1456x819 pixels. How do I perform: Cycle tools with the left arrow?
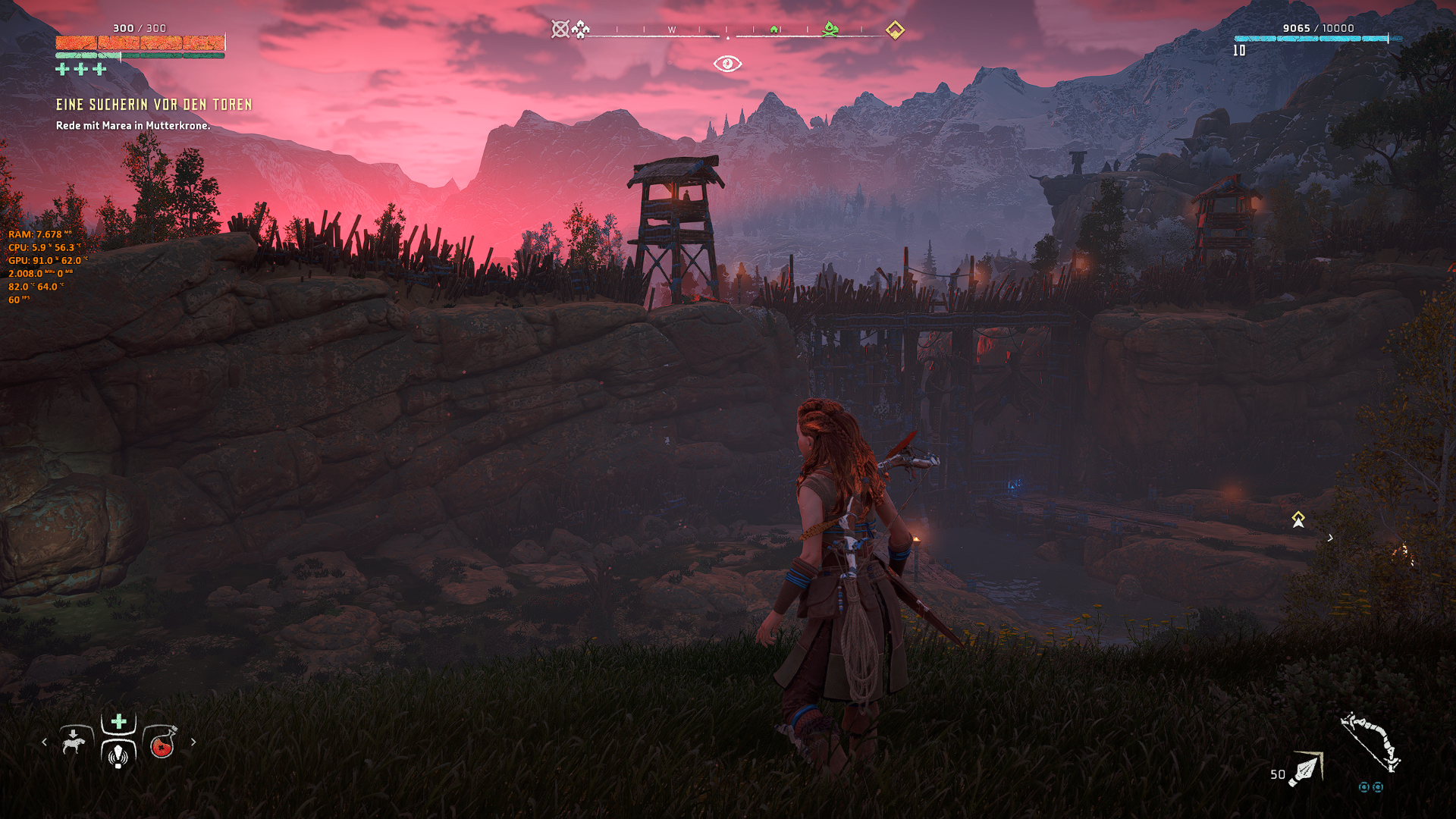pyautogui.click(x=44, y=742)
